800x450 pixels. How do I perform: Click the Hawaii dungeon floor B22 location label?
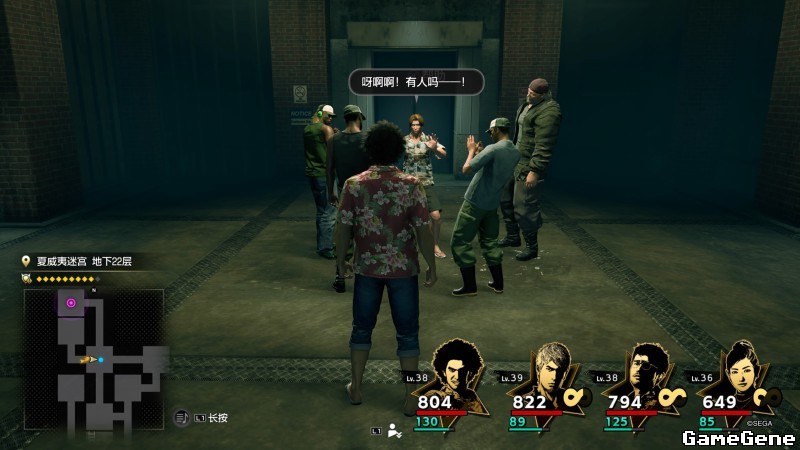pyautogui.click(x=84, y=261)
